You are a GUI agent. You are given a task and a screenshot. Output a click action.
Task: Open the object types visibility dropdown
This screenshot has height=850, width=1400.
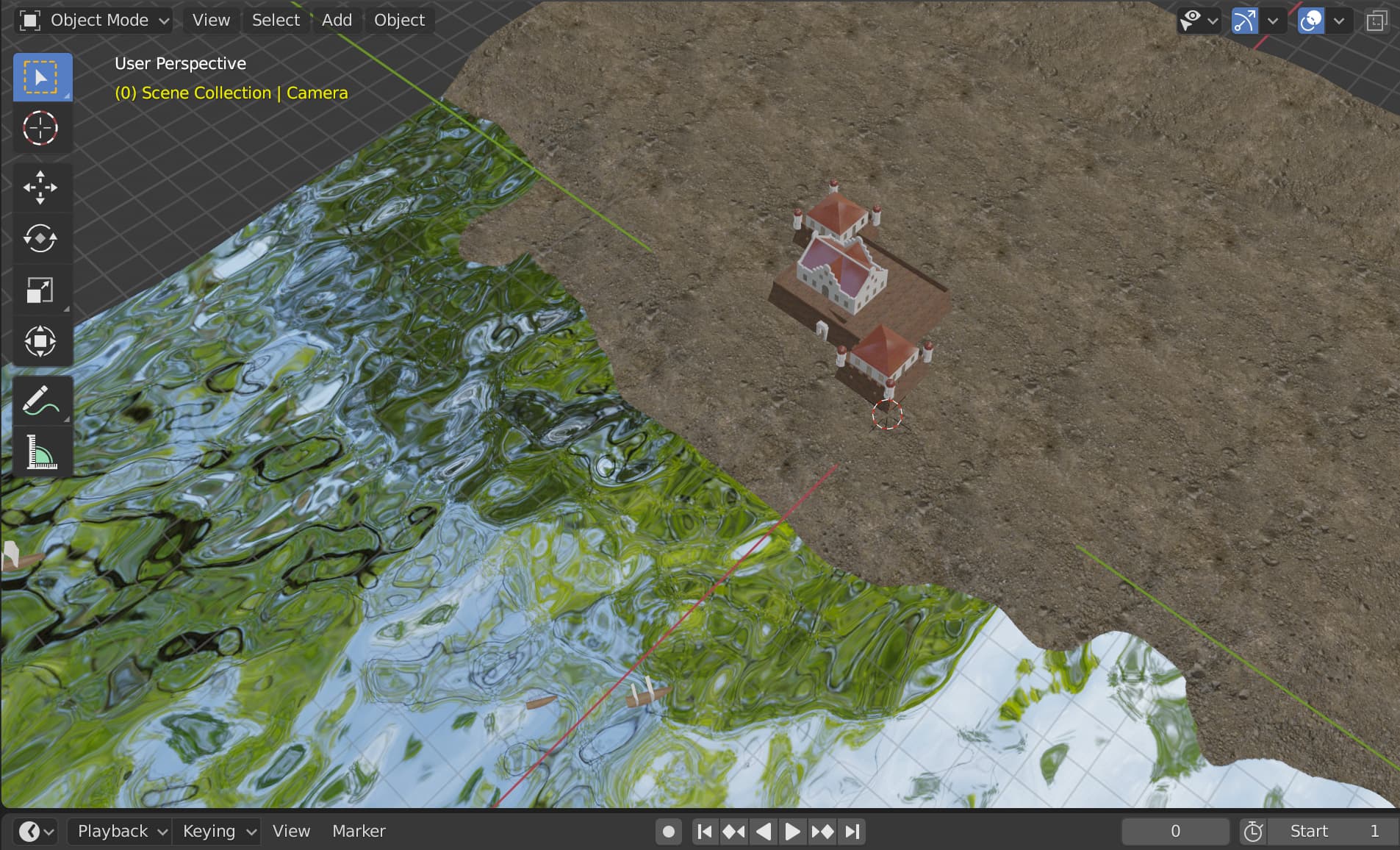(x=1192, y=20)
